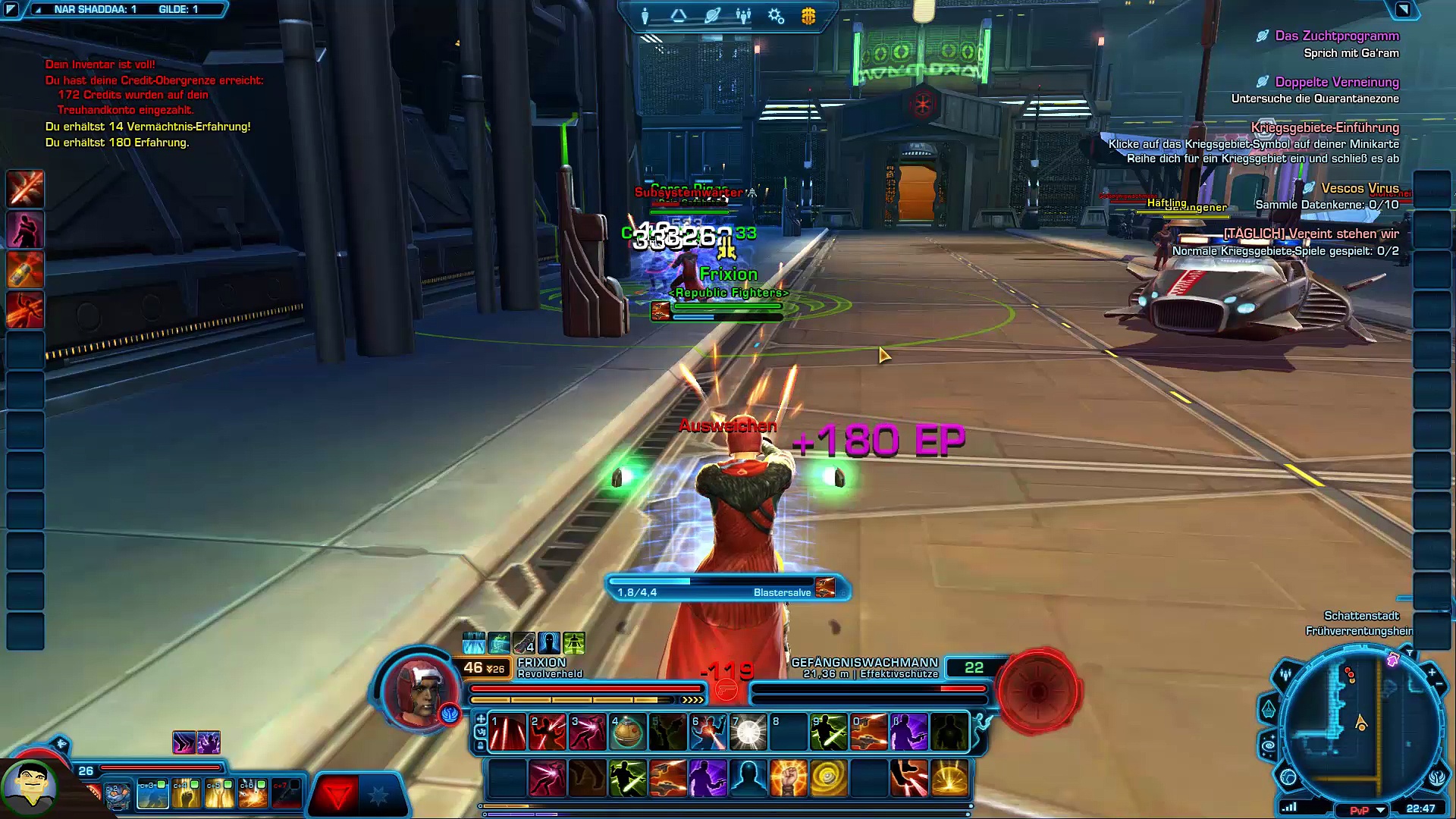The image size is (1456, 819).
Task: Open the galaxy map spiral icon
Action: pyautogui.click(x=1269, y=746)
